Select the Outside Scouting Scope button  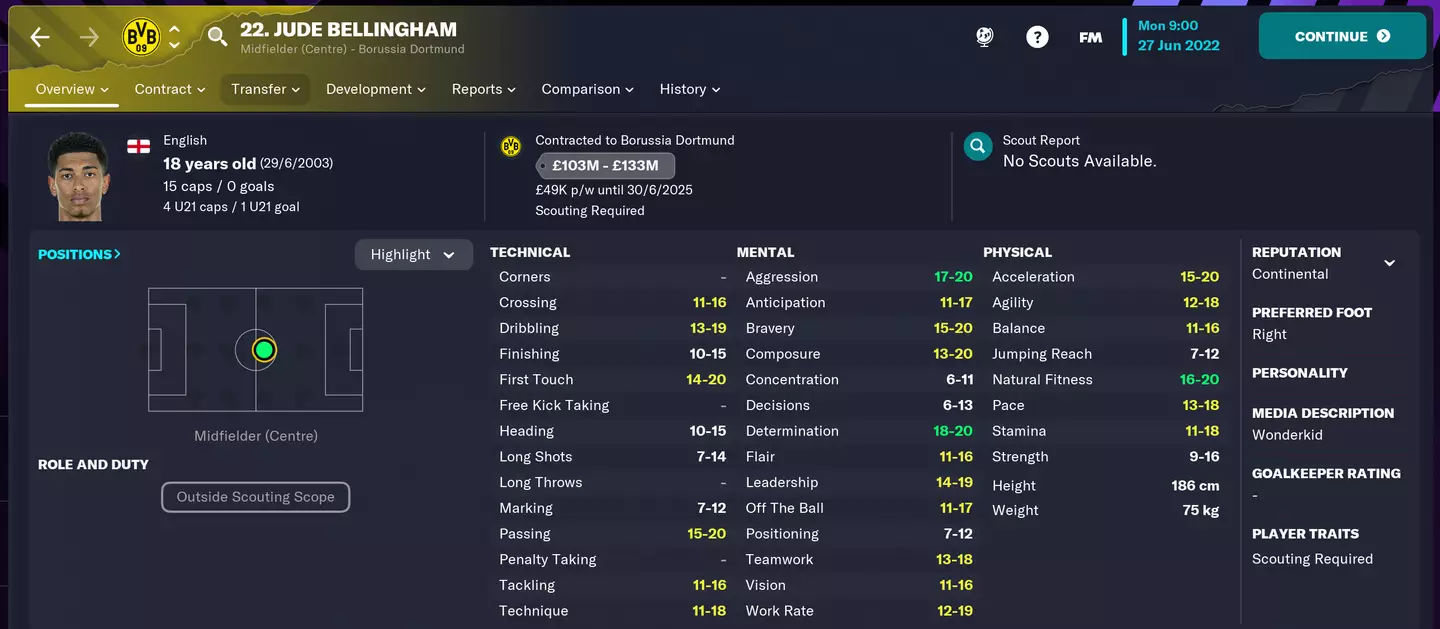click(256, 497)
